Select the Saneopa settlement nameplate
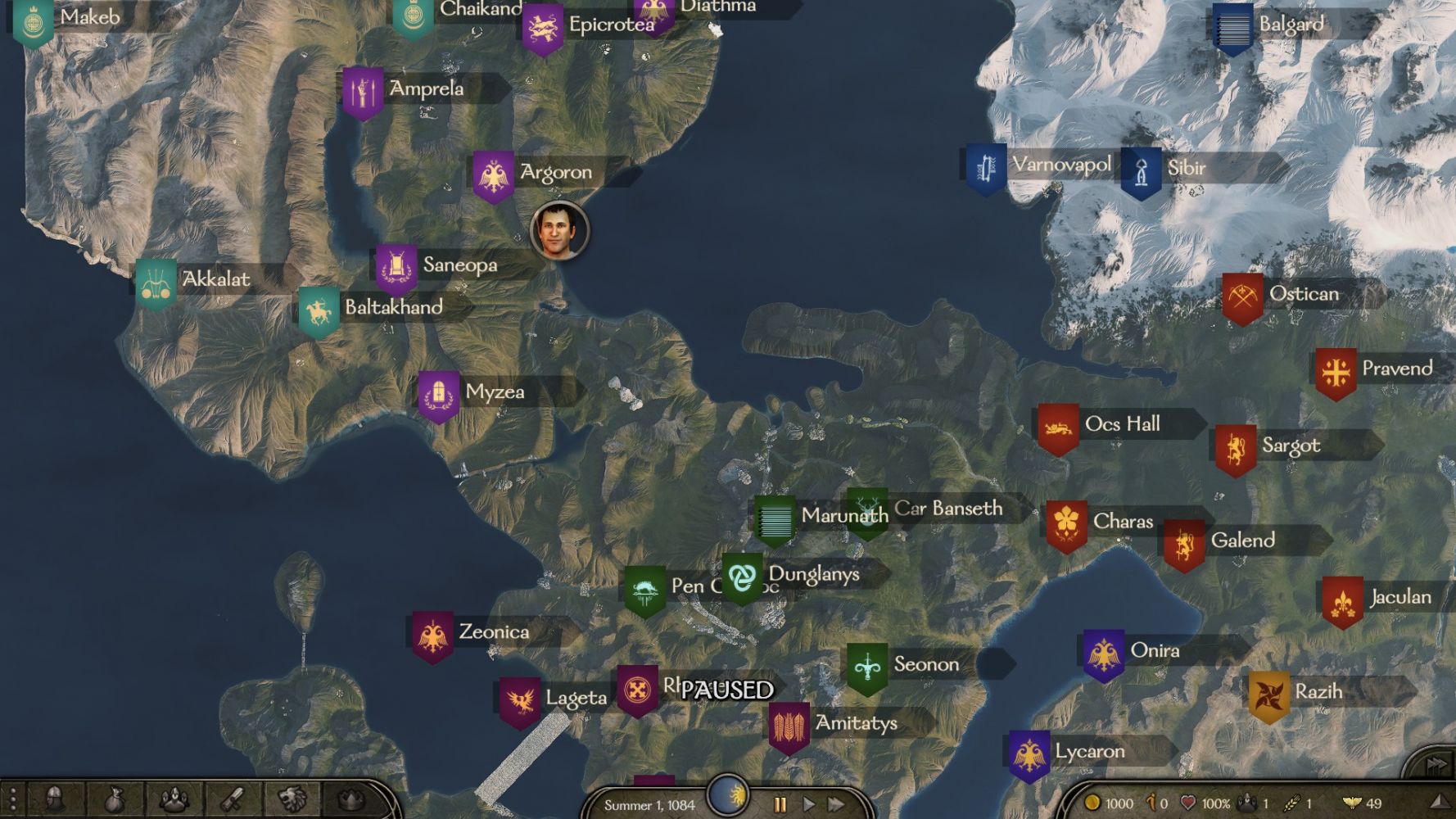The image size is (1456, 819). 459,265
